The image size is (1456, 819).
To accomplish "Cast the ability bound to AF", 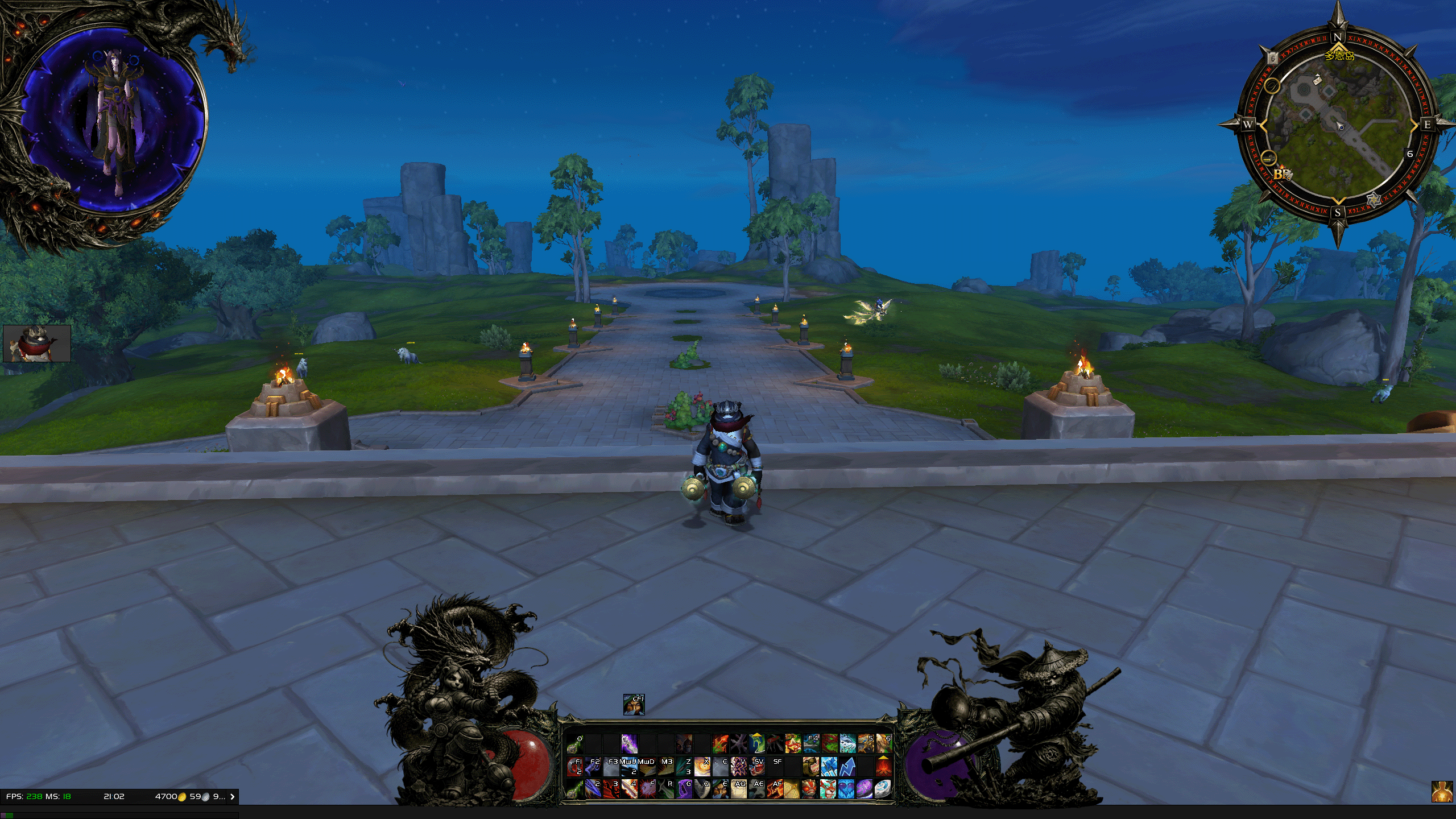I will (x=775, y=789).
